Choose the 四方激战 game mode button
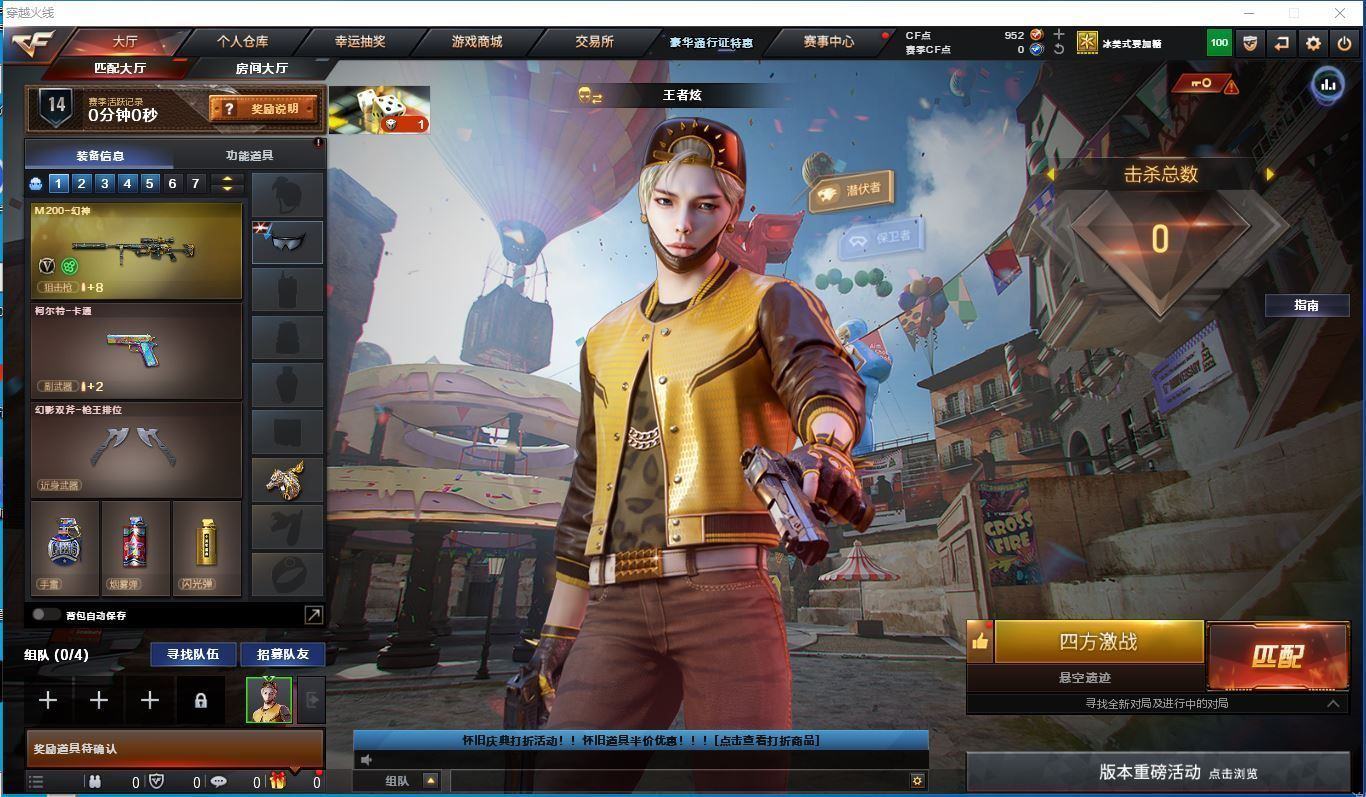 (x=1098, y=642)
